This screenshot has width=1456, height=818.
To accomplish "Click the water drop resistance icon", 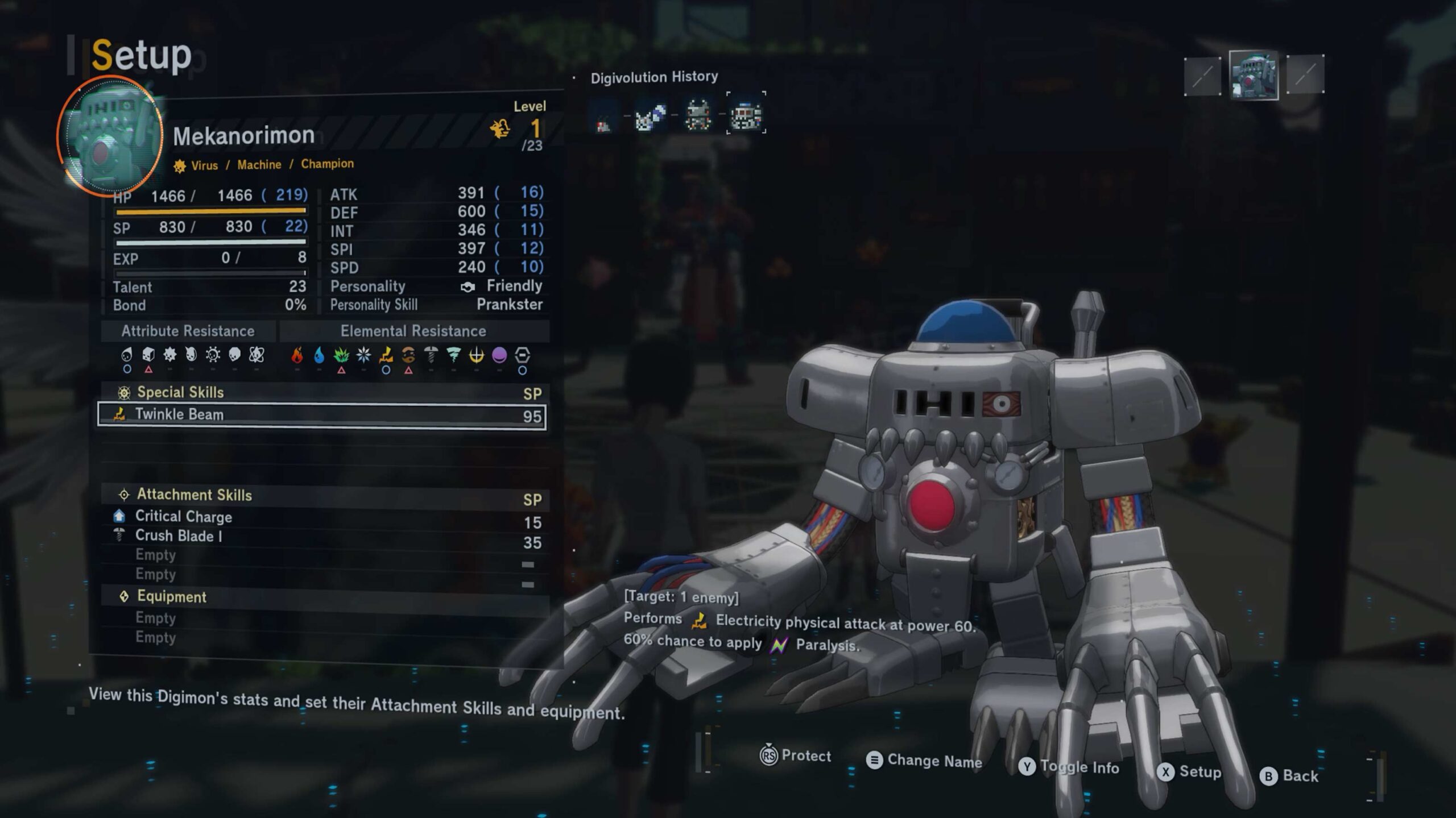I will click(x=319, y=355).
